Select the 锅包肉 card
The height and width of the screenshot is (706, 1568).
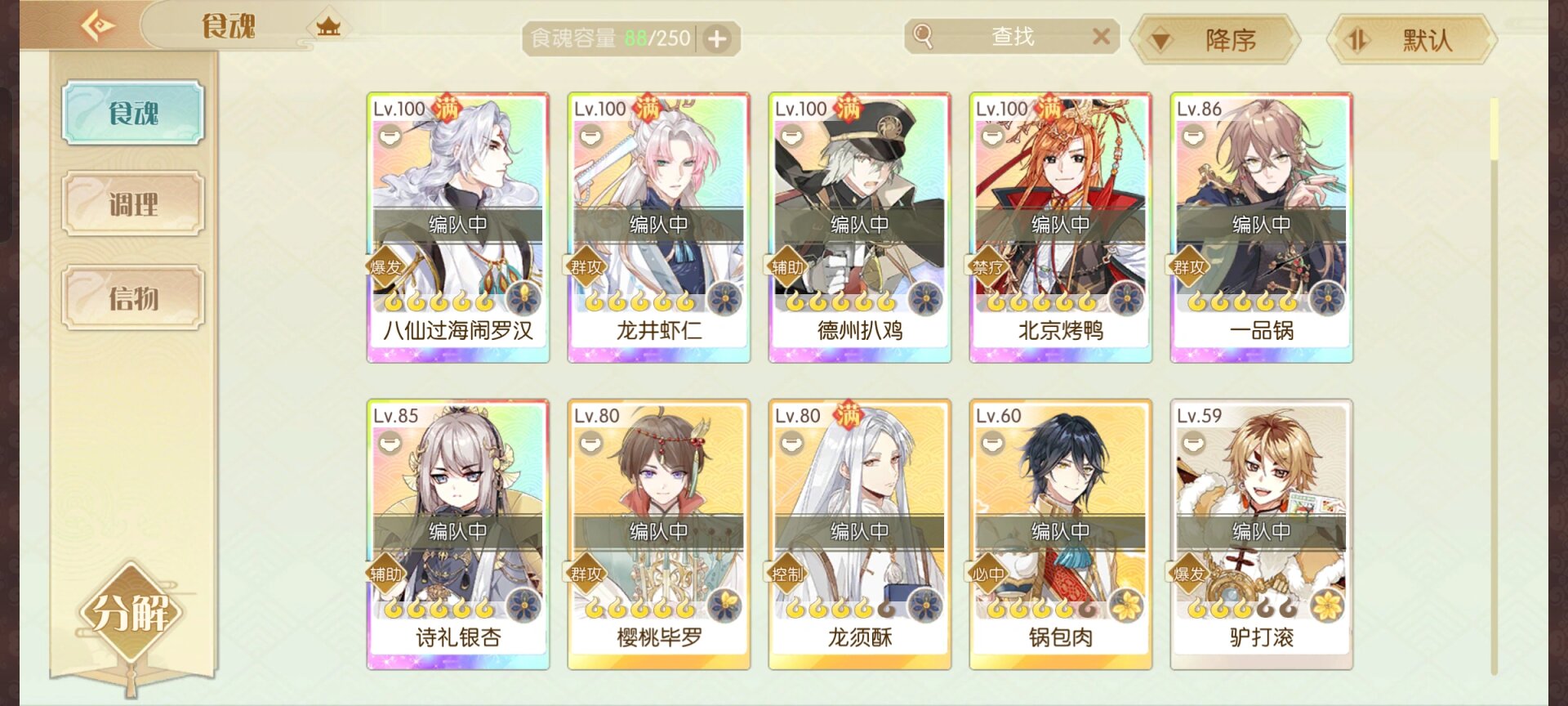1061,534
